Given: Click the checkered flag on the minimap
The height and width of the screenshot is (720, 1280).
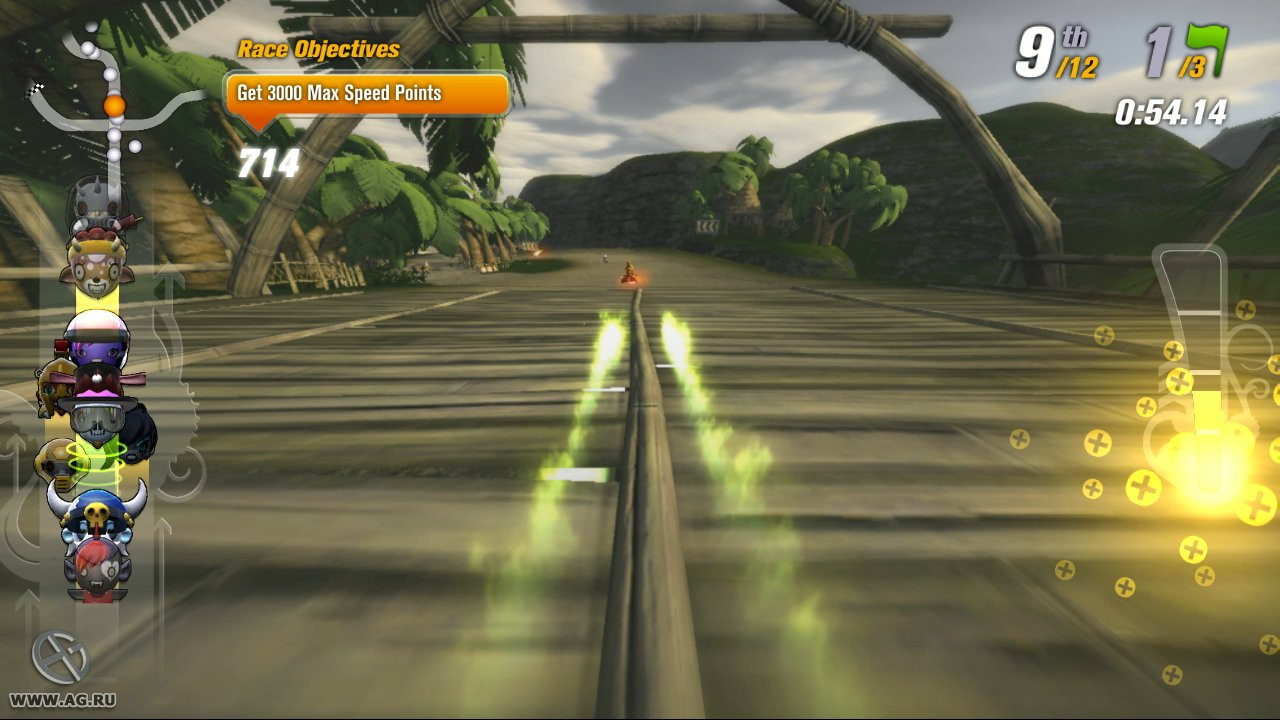Looking at the screenshot, I should 37,90.
